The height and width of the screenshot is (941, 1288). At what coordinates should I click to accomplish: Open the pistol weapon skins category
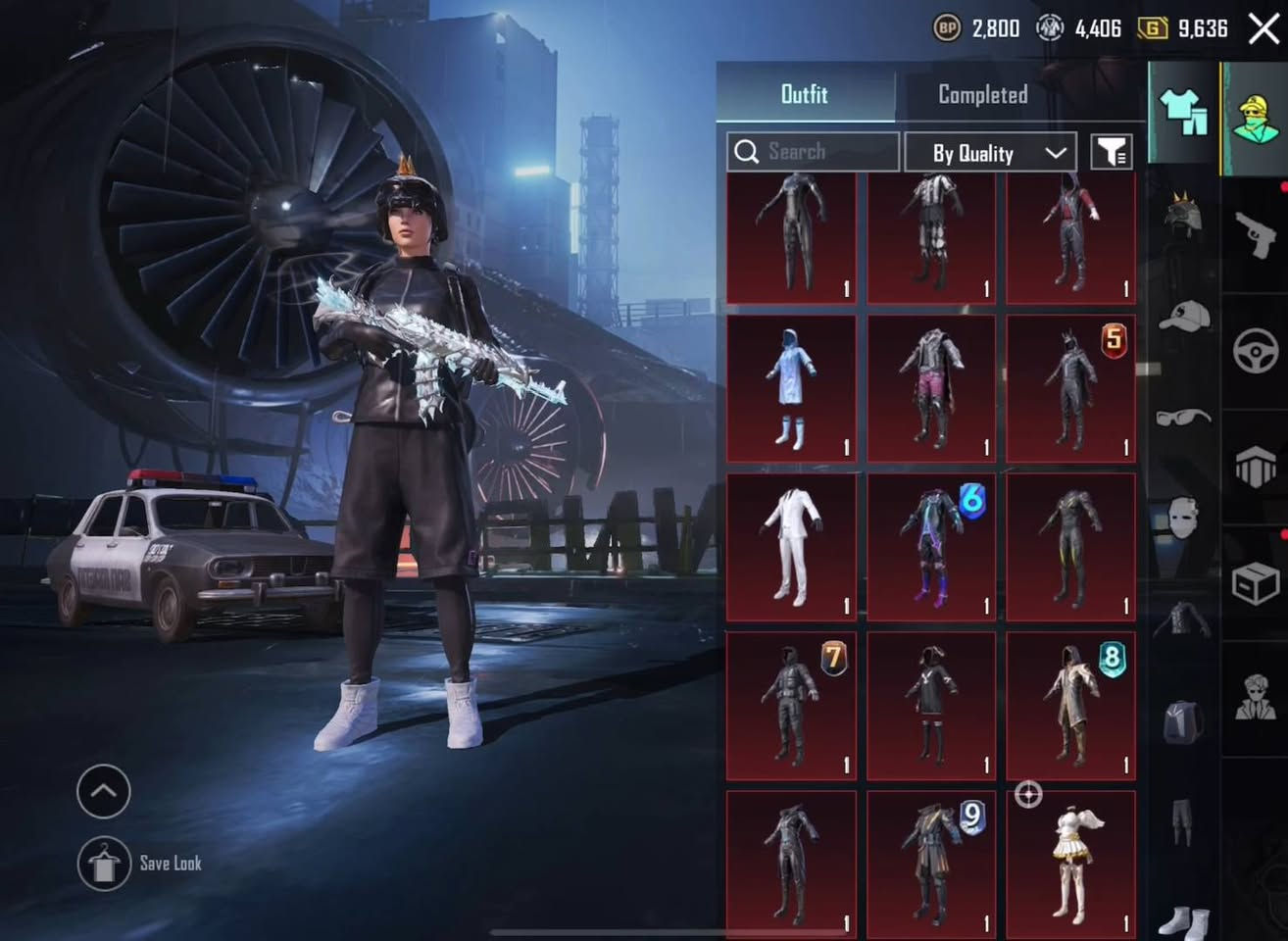(1256, 233)
